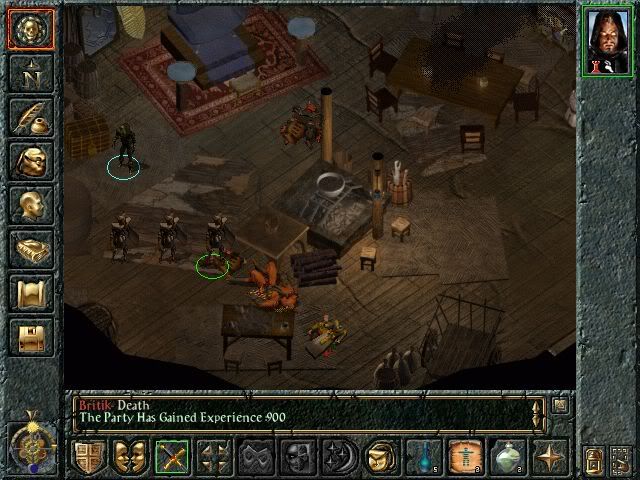Open the options chest button

click(x=29, y=336)
